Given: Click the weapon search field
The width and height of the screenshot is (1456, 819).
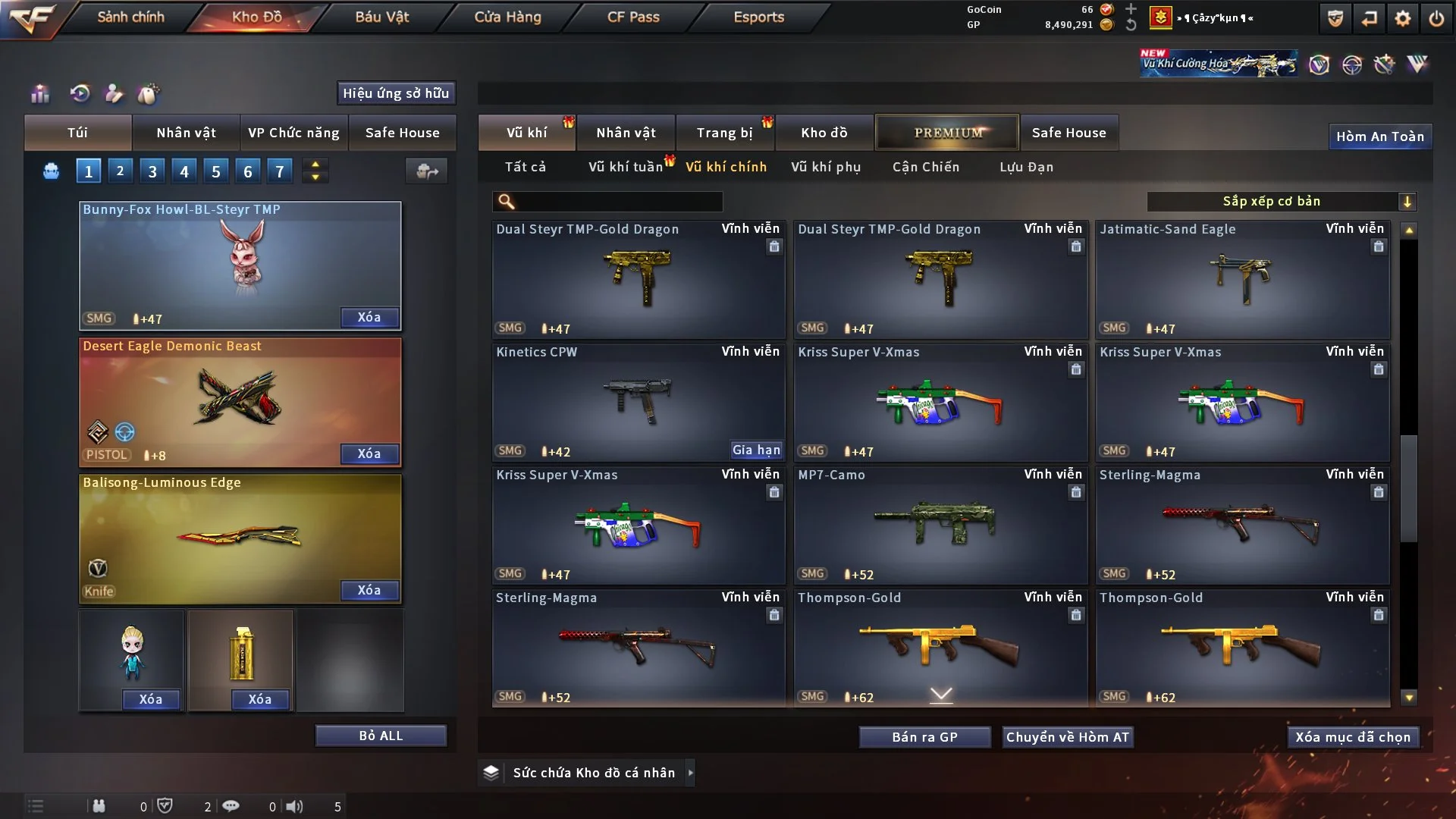Looking at the screenshot, I should (x=618, y=202).
